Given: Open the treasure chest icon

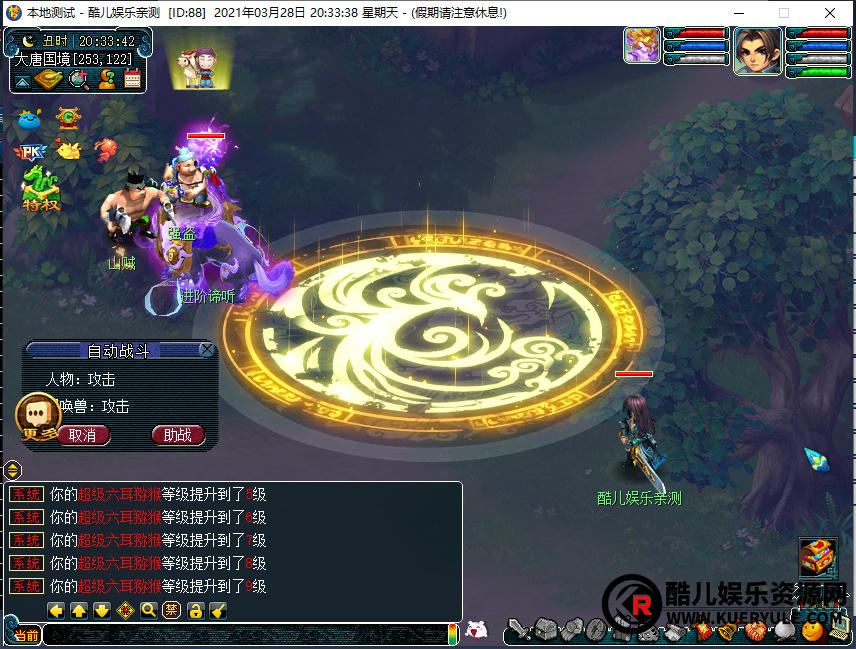Looking at the screenshot, I should tap(817, 555).
